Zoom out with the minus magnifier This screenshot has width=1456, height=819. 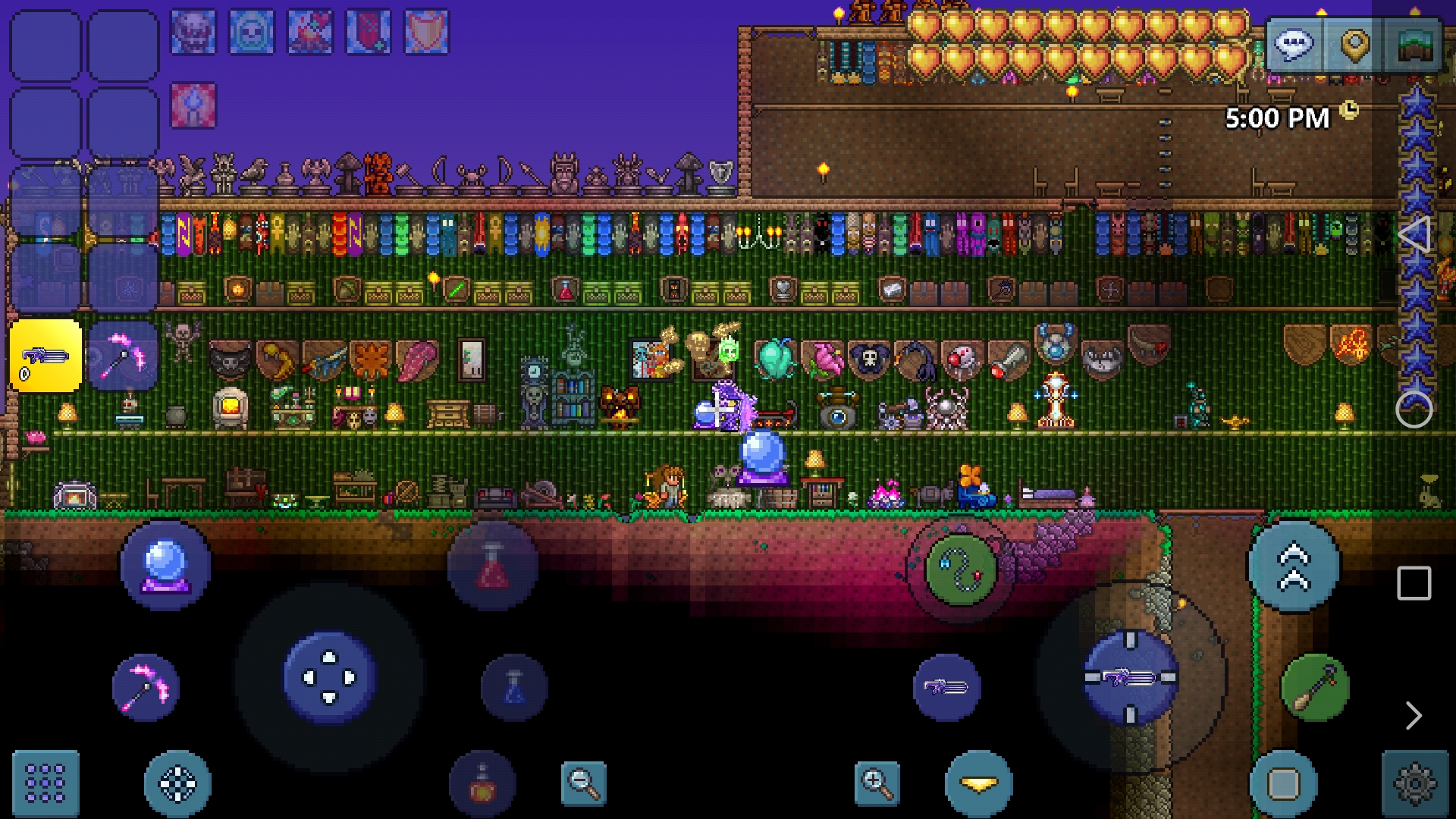coord(583,783)
